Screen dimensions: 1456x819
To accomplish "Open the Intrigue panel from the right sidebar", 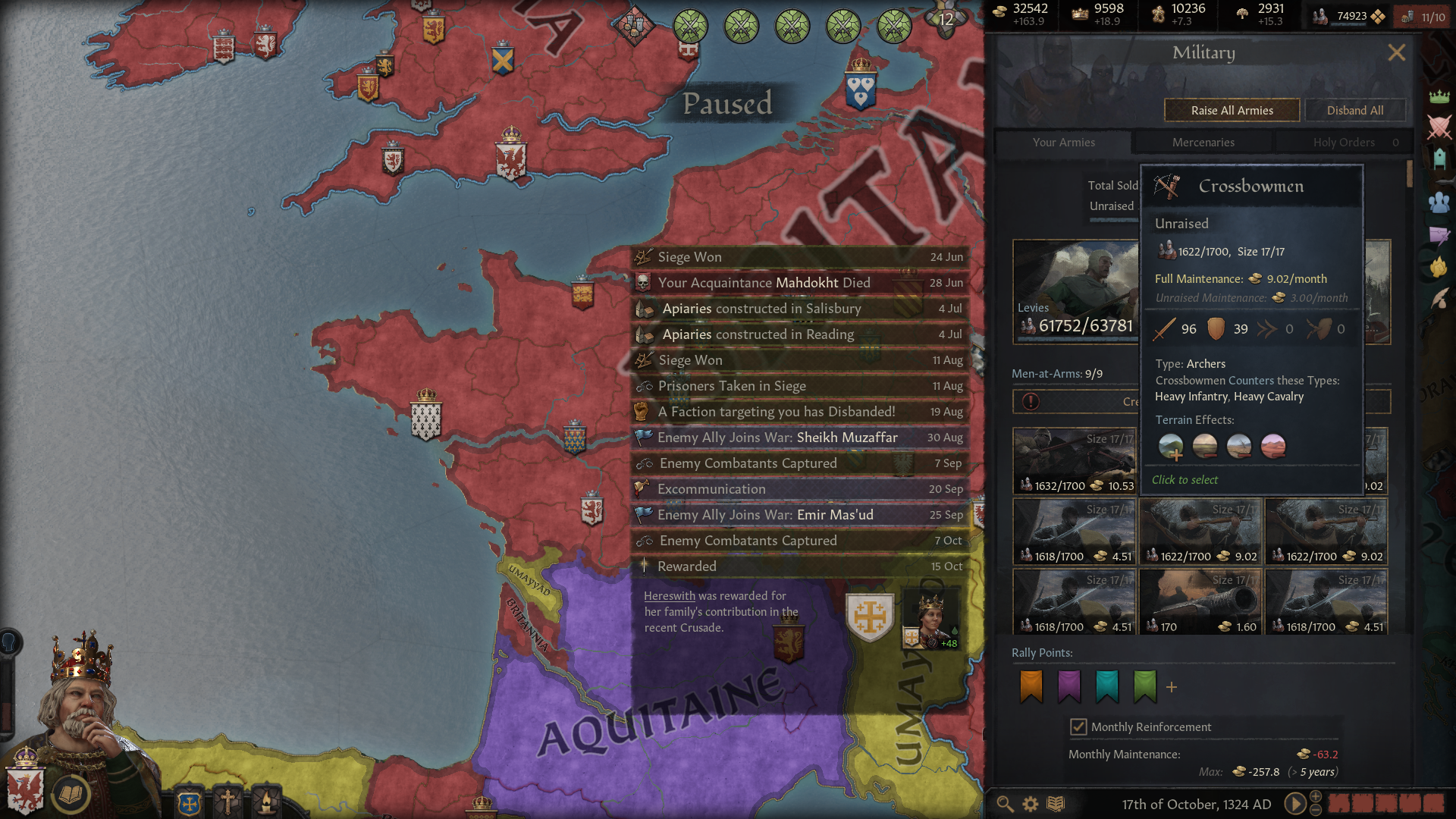I will [1439, 235].
